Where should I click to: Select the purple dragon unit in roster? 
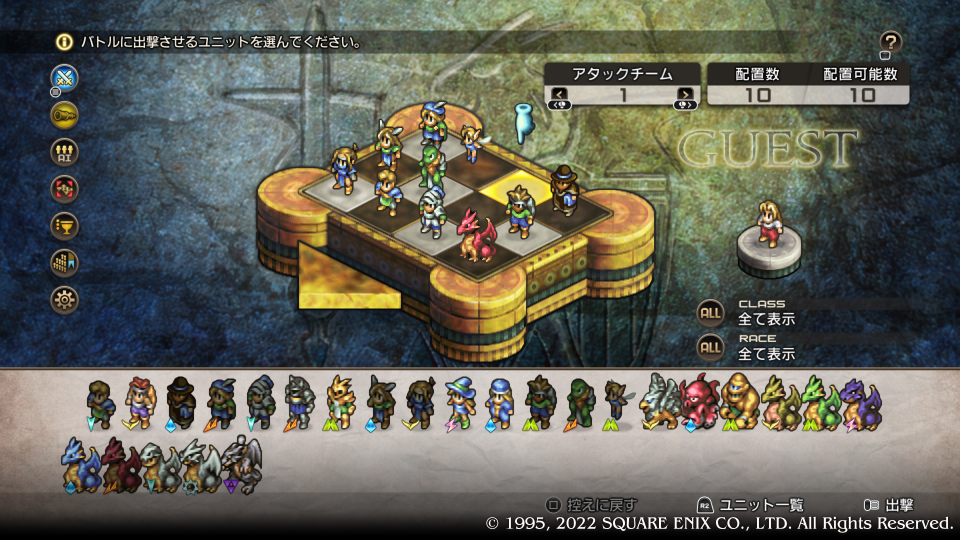(859, 402)
